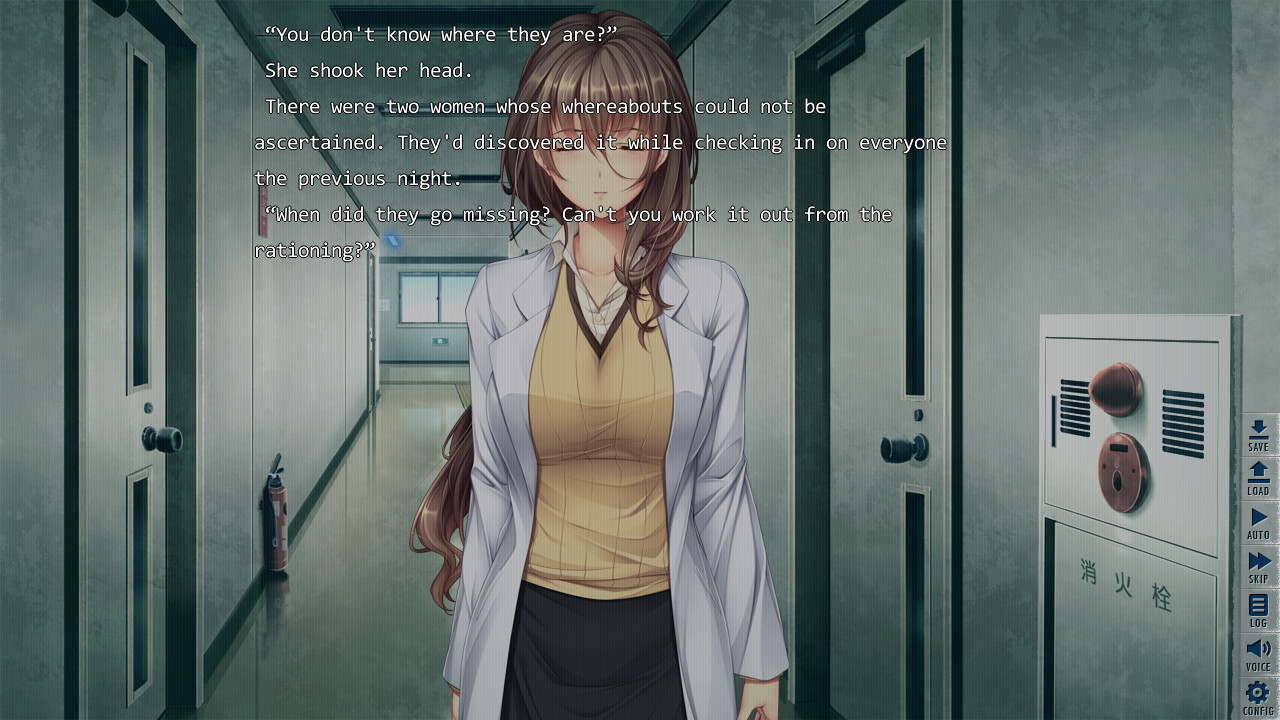Click the LOAD label text
Viewport: 1280px width, 720px height.
[1258, 489]
